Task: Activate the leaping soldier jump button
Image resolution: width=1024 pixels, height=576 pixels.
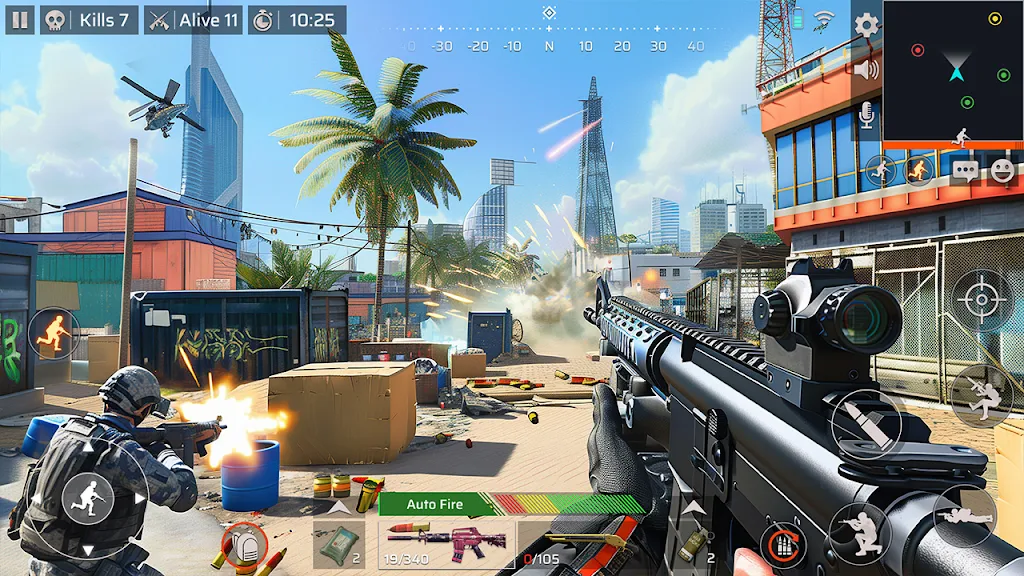Action: [981, 395]
